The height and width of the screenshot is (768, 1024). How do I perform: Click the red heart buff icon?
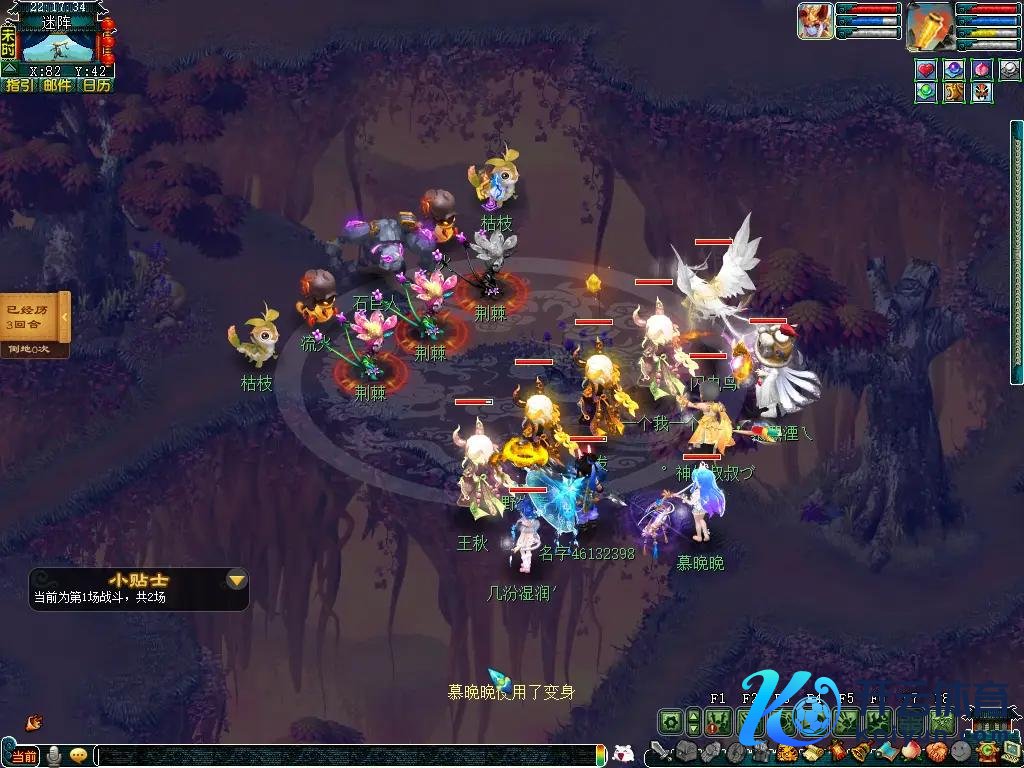tap(926, 70)
